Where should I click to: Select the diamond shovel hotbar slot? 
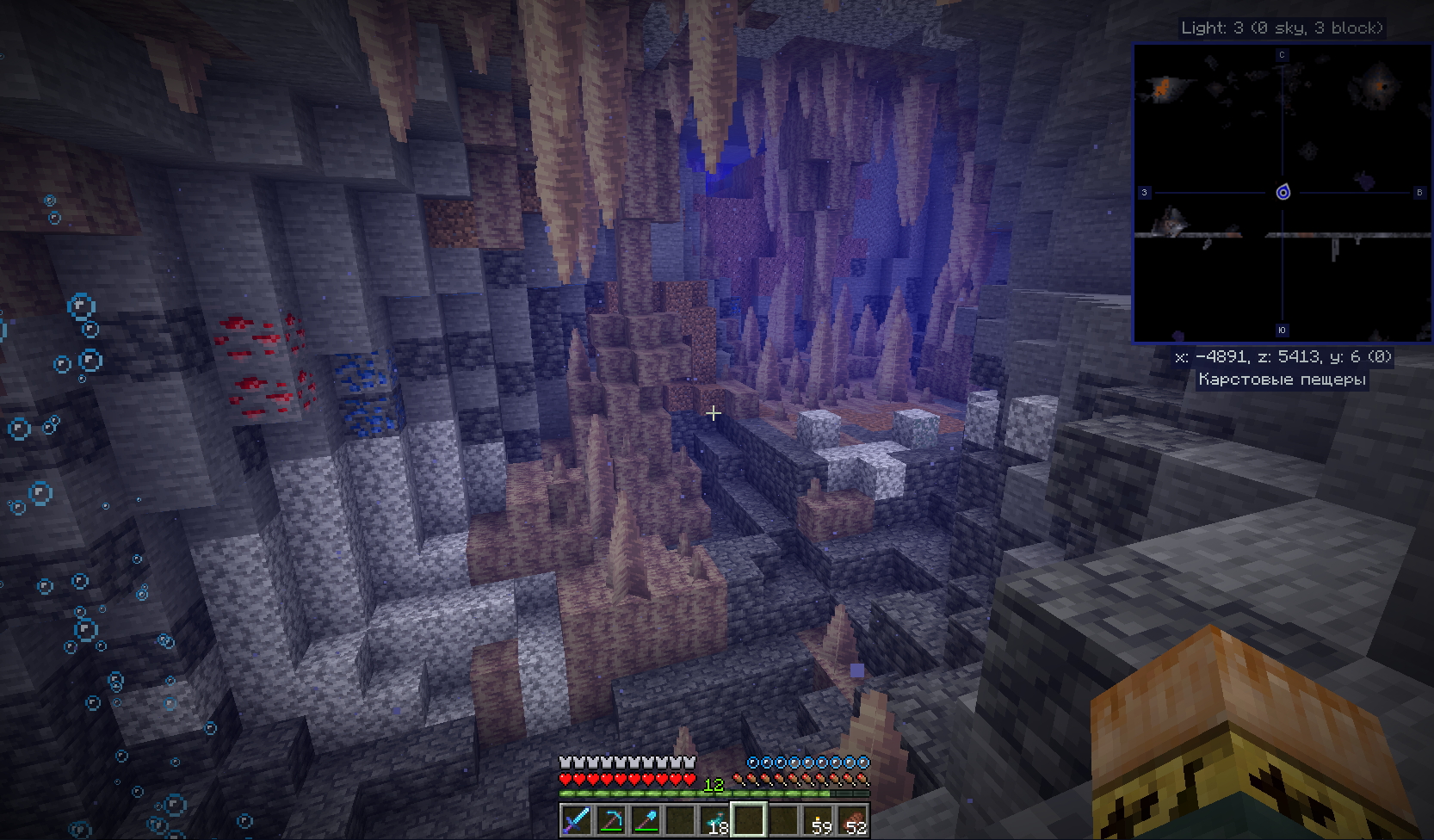click(x=646, y=820)
